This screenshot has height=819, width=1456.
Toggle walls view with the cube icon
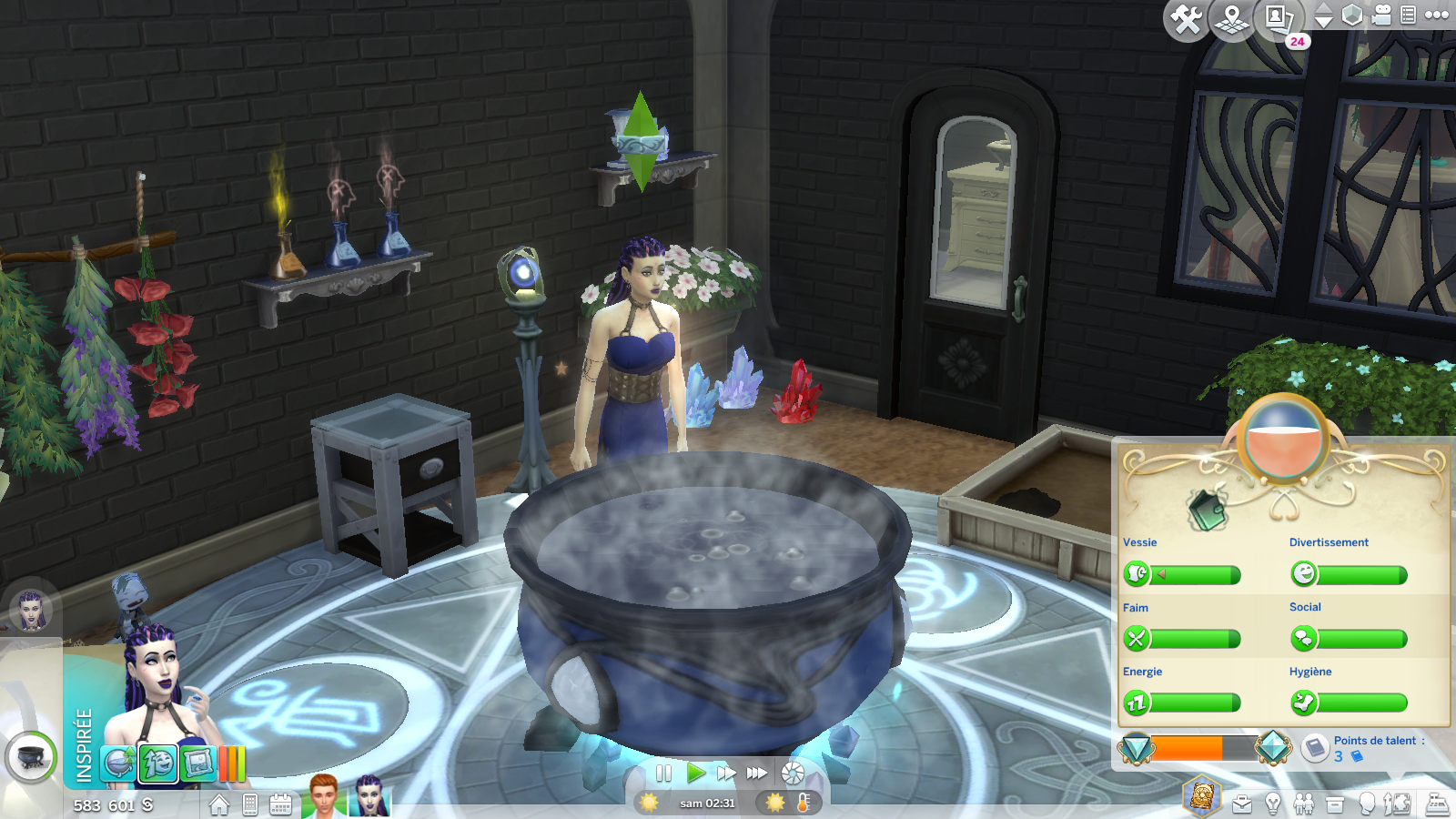[x=1352, y=15]
